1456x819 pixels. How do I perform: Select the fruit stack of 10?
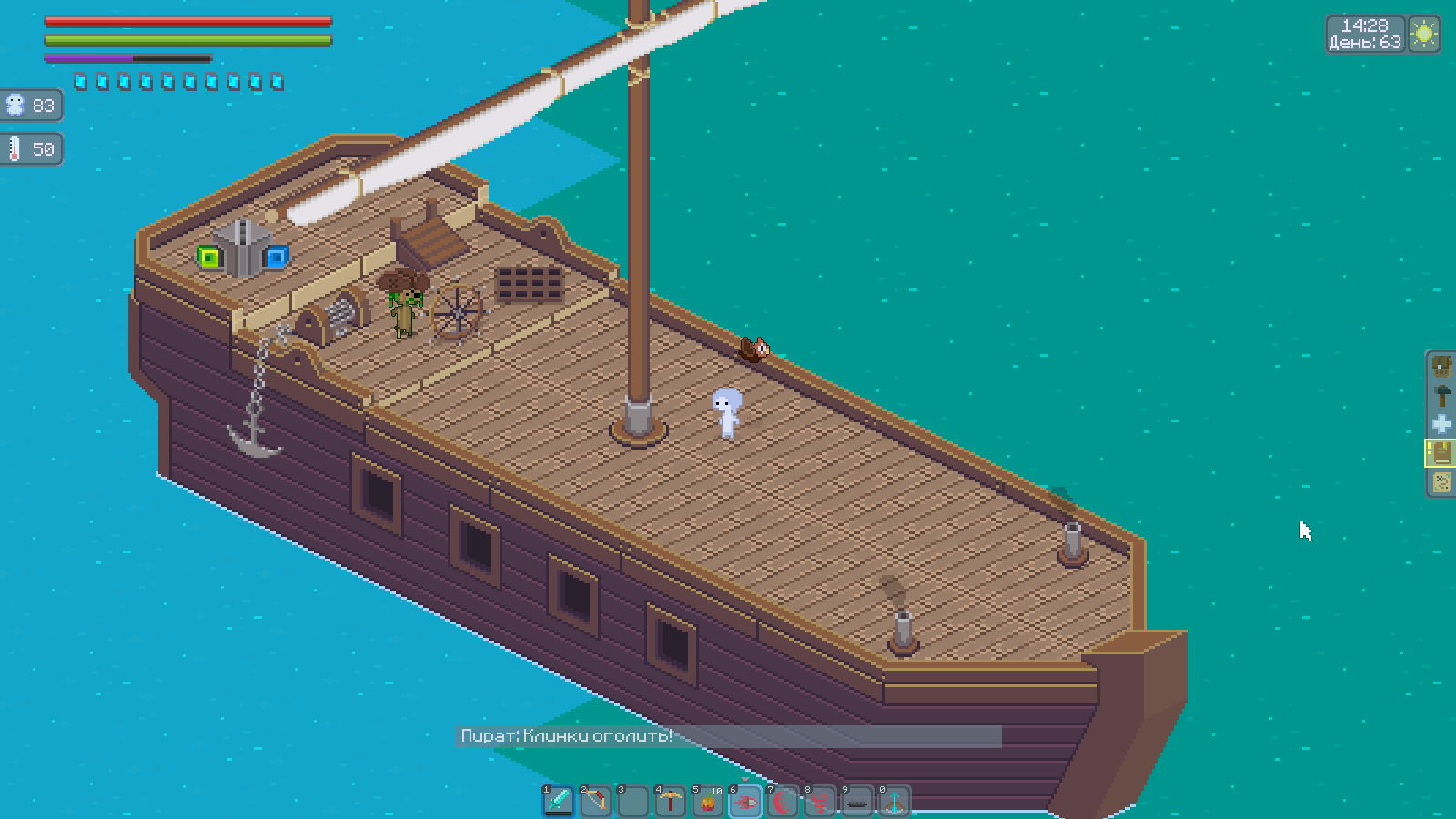(x=708, y=801)
